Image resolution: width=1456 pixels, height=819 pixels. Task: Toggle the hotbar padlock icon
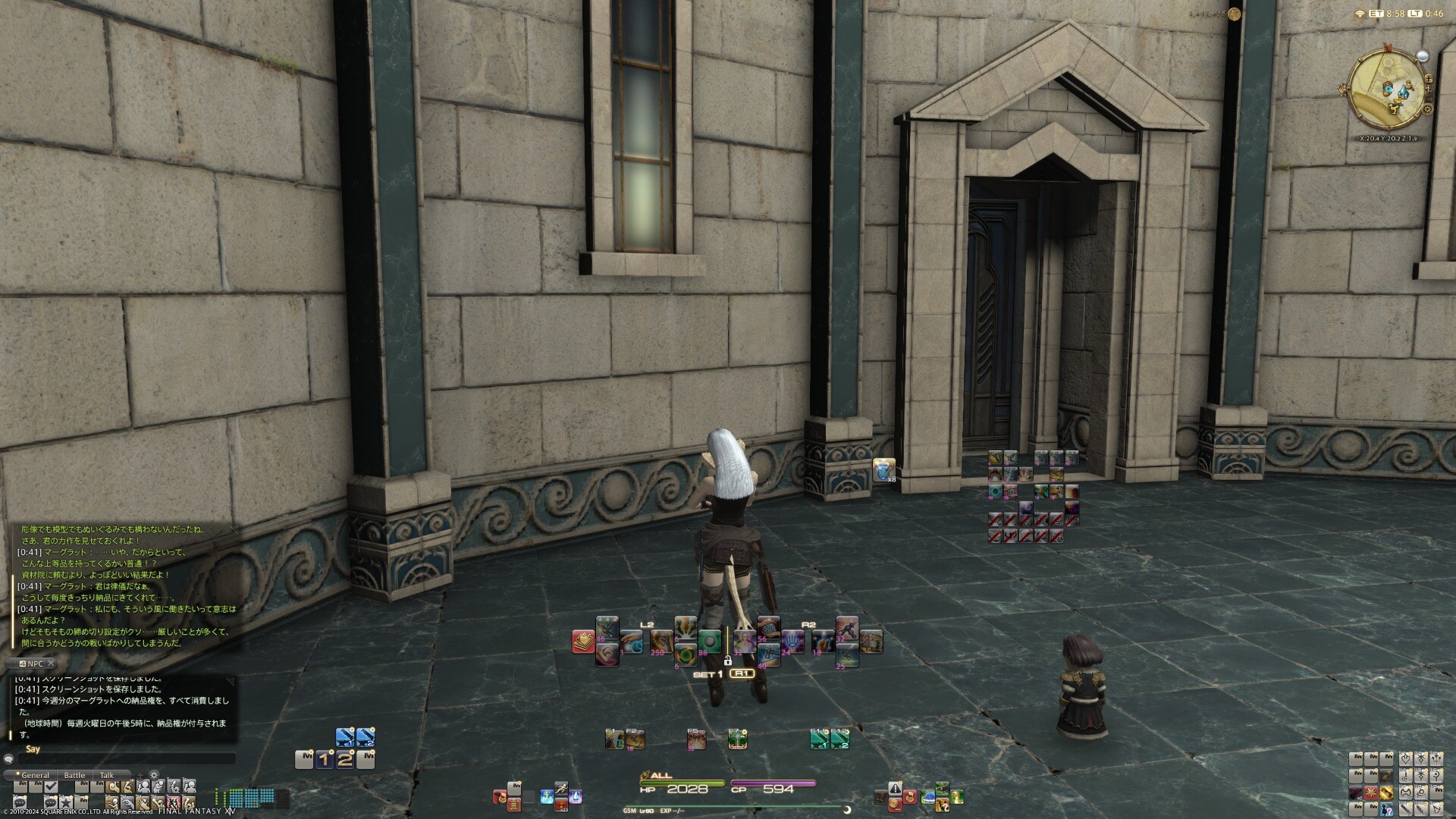727,661
